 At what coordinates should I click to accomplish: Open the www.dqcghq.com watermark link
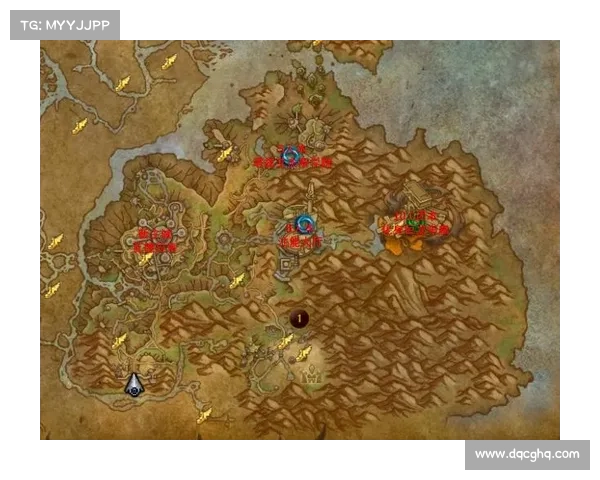click(527, 454)
